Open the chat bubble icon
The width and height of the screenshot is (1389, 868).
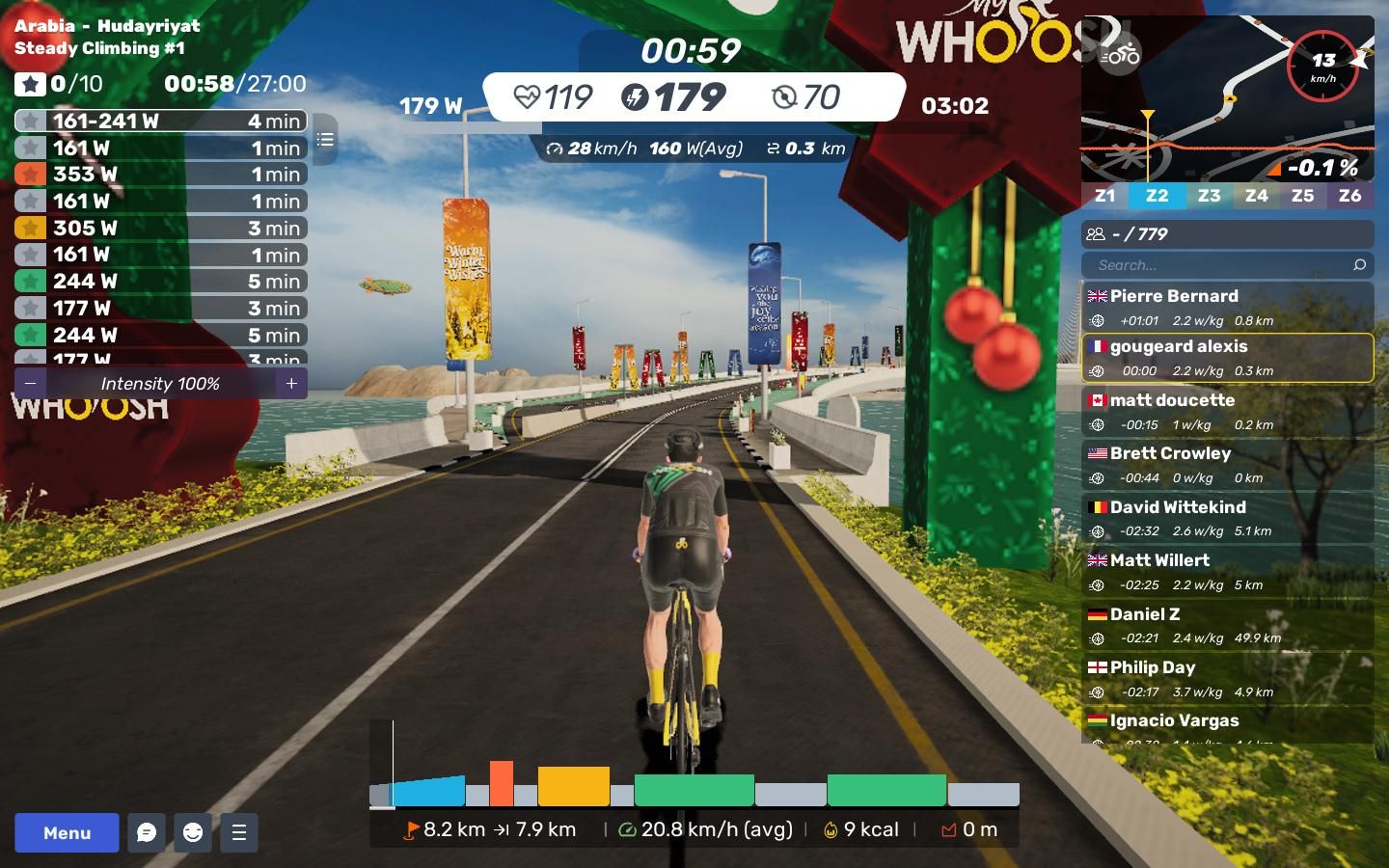[147, 832]
